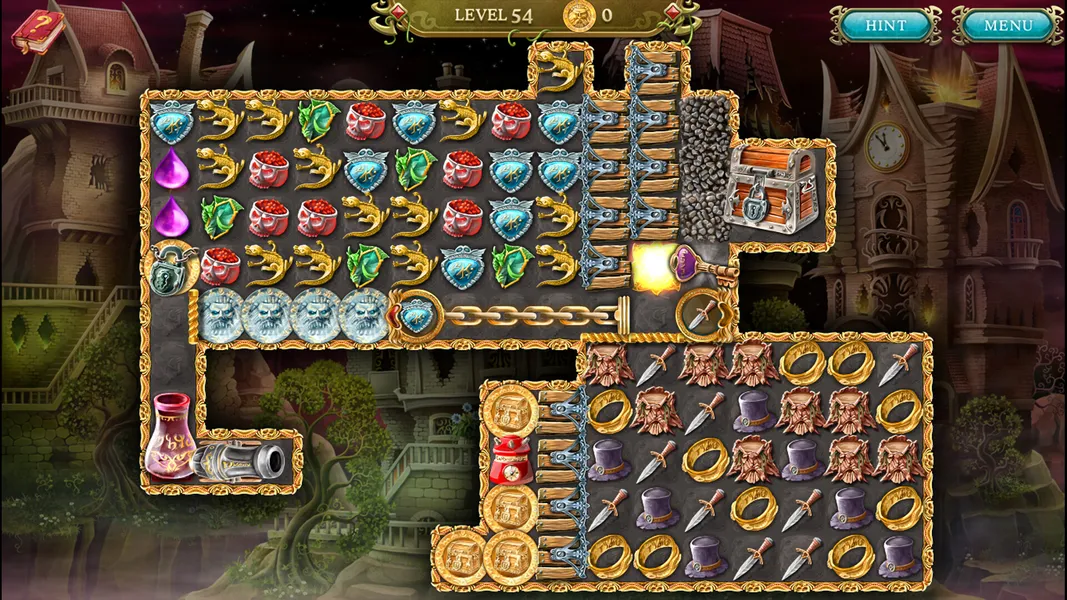Pick the lone gold lizard above the board

[x=559, y=70]
